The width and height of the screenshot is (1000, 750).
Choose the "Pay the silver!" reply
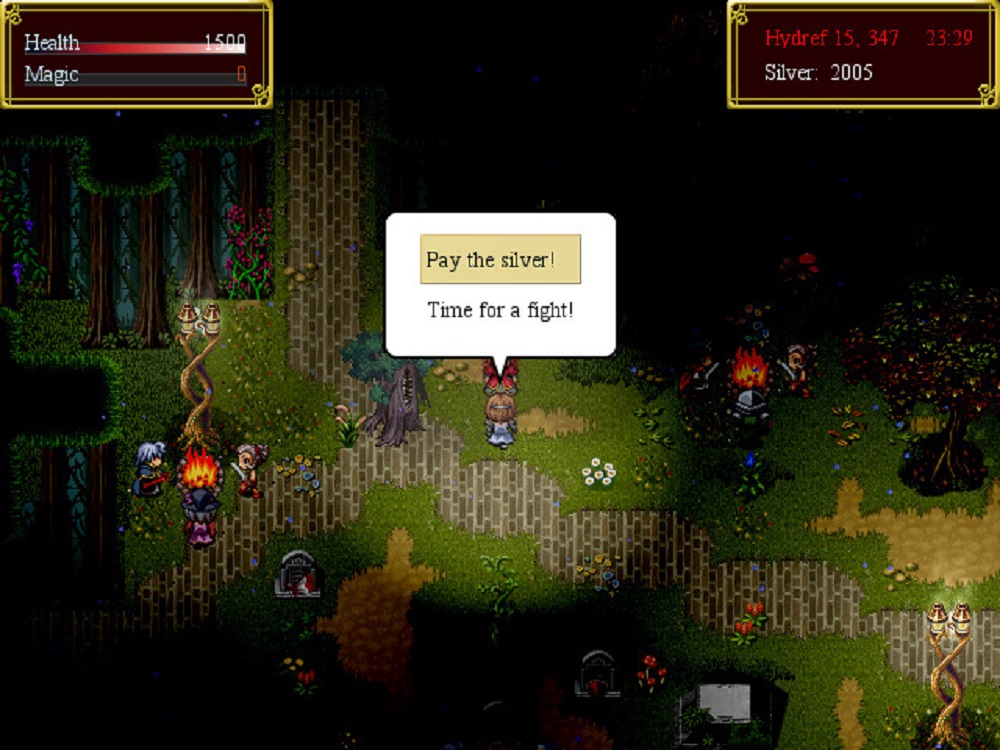pos(500,260)
